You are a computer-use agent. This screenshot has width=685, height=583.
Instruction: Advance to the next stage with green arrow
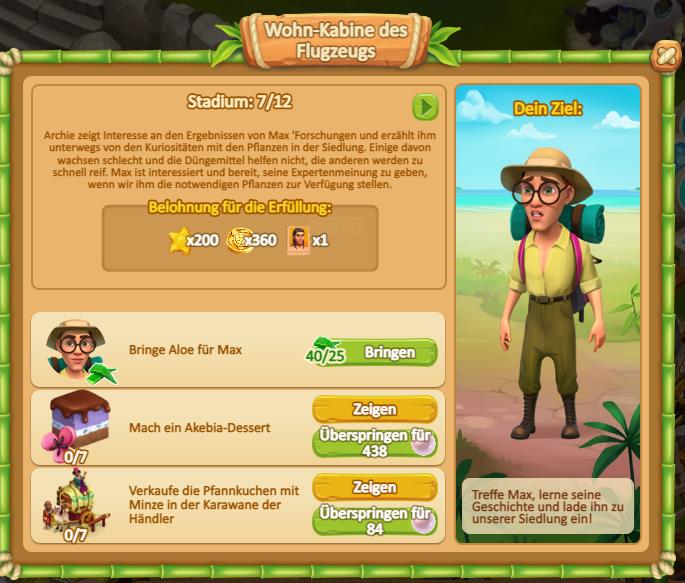click(426, 107)
